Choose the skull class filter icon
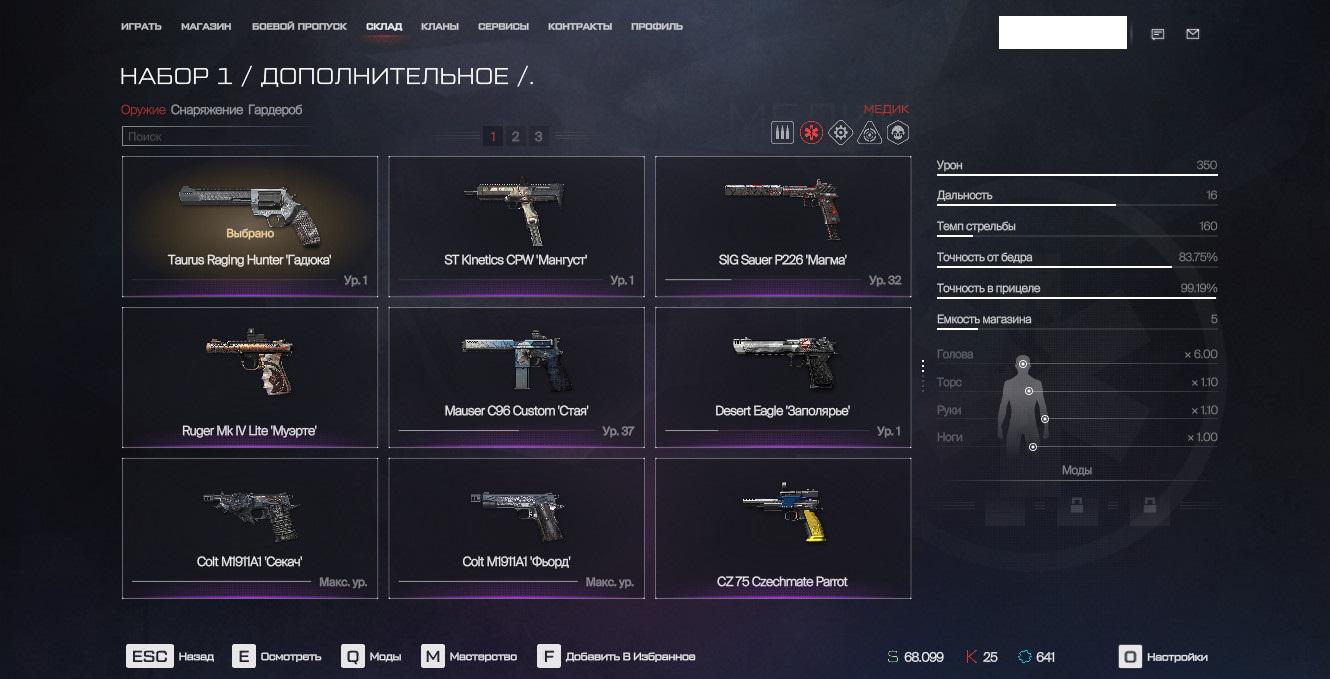The width and height of the screenshot is (1330, 679). click(x=898, y=133)
